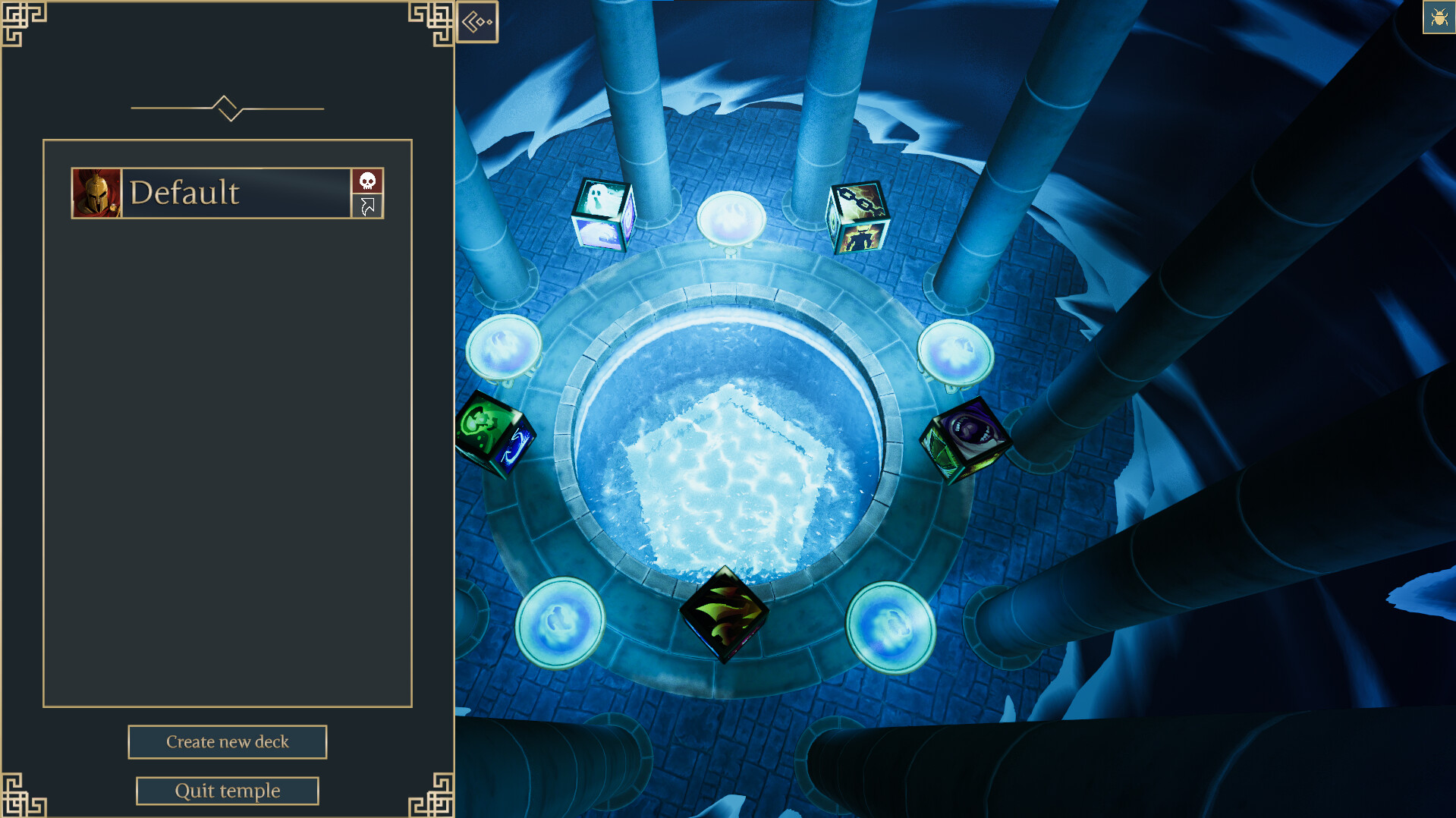Collapse the deck panel using the chevron icon
Screen dimensions: 1456x818
pos(478,22)
